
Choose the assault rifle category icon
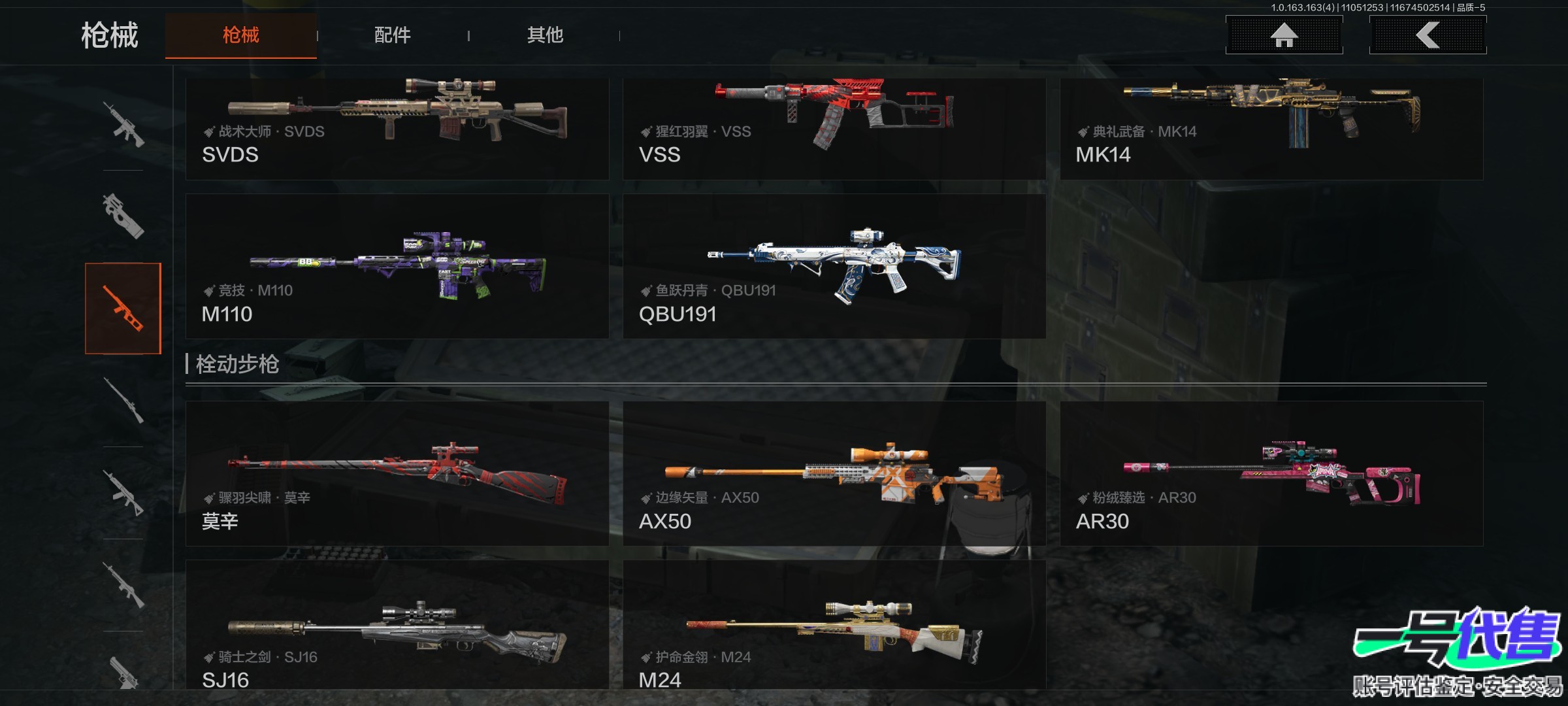tap(123, 124)
